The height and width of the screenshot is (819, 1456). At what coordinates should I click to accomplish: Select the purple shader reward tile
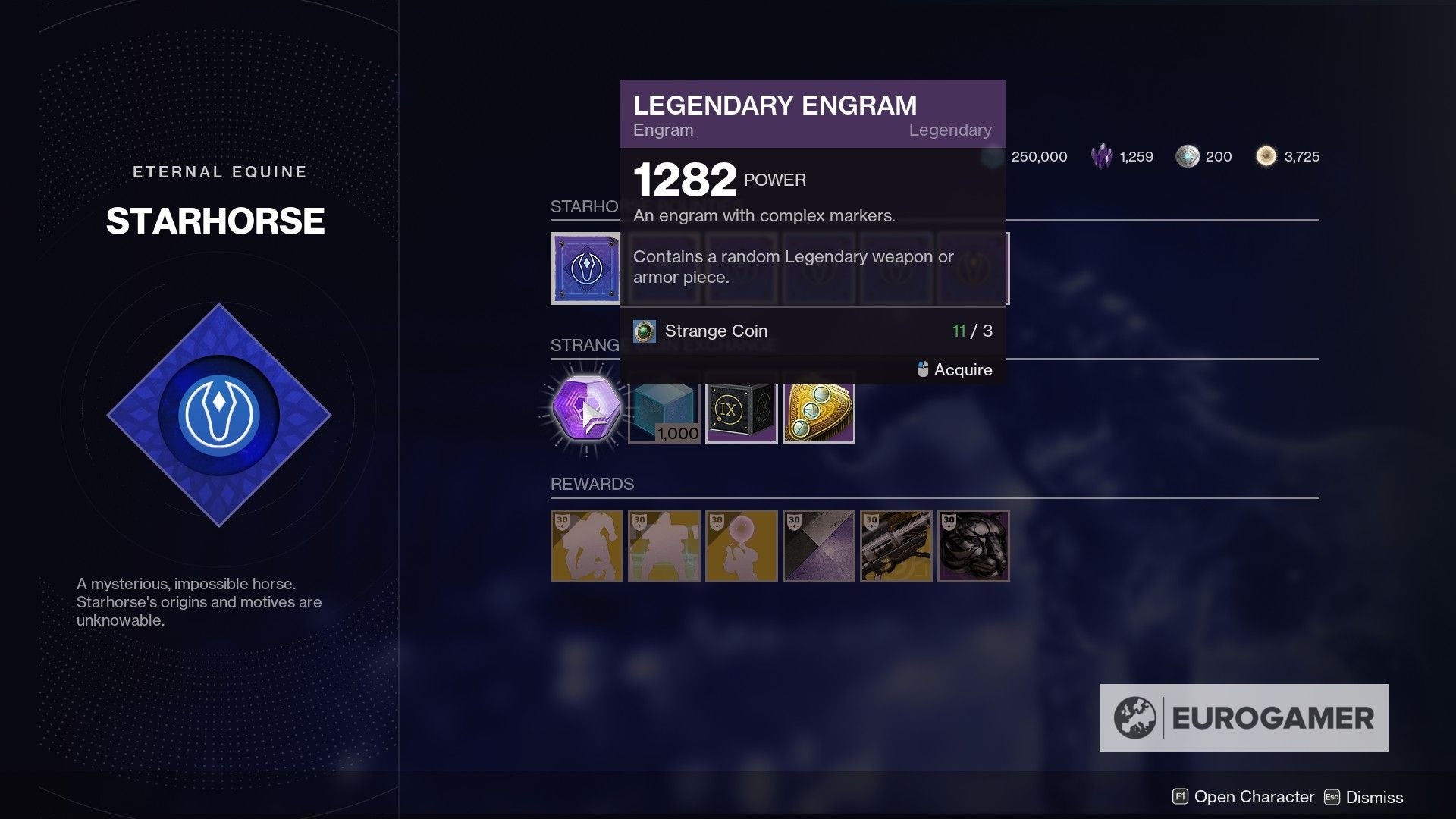click(818, 546)
